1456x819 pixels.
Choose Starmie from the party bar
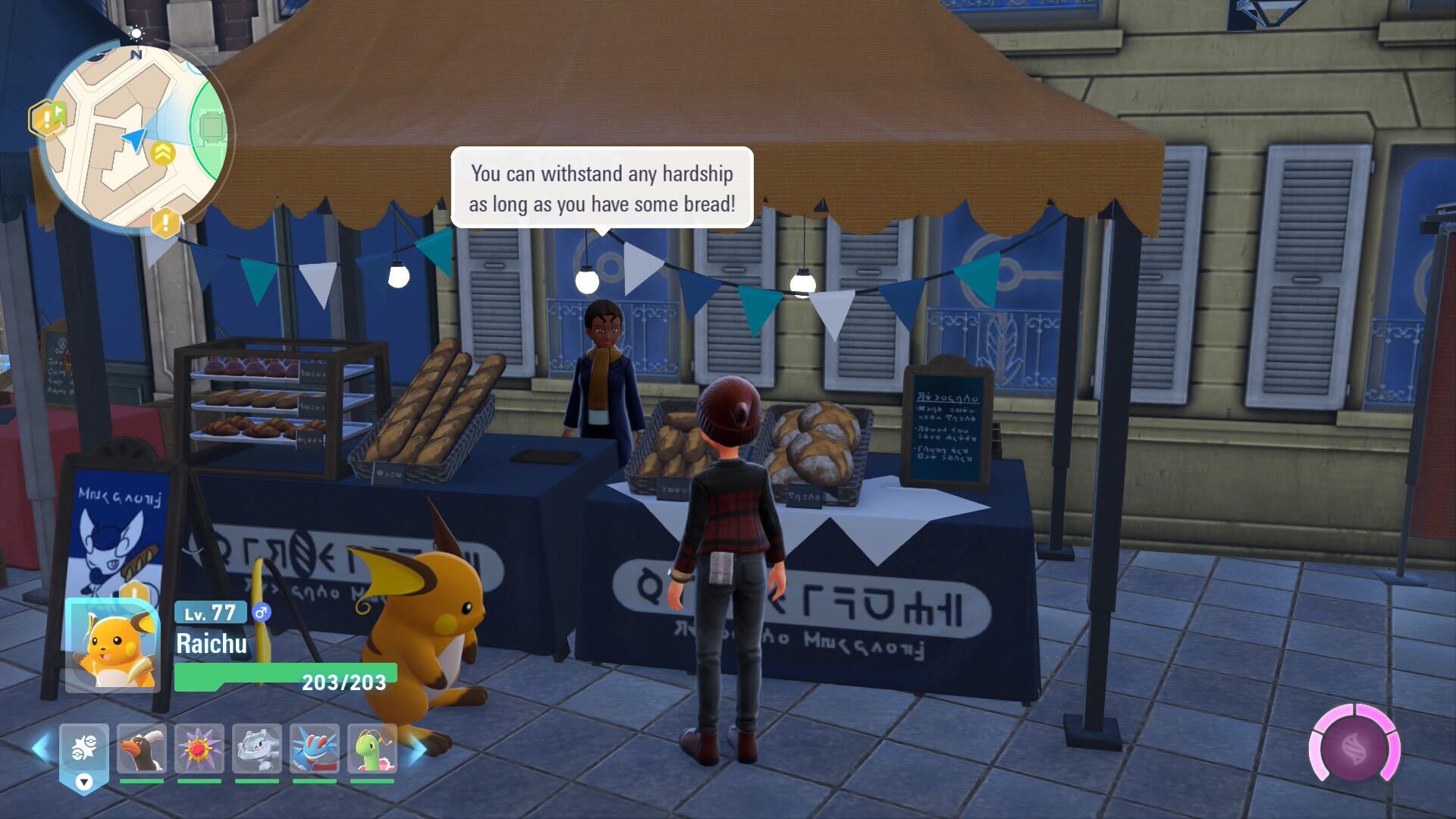[x=199, y=749]
